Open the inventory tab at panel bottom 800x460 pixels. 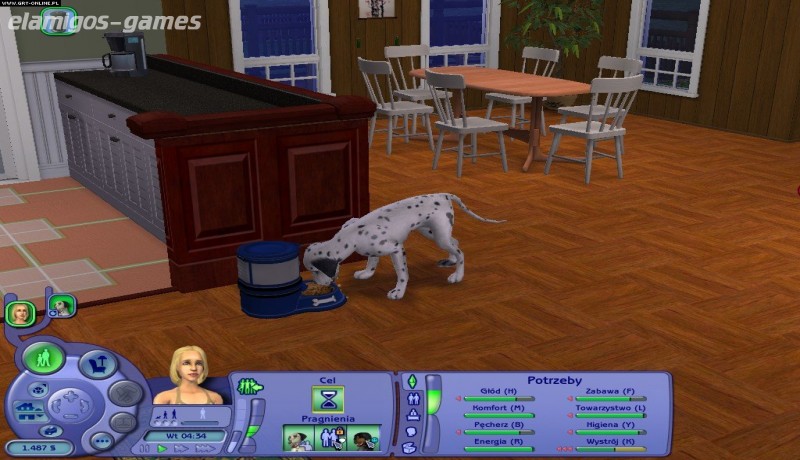point(411,447)
